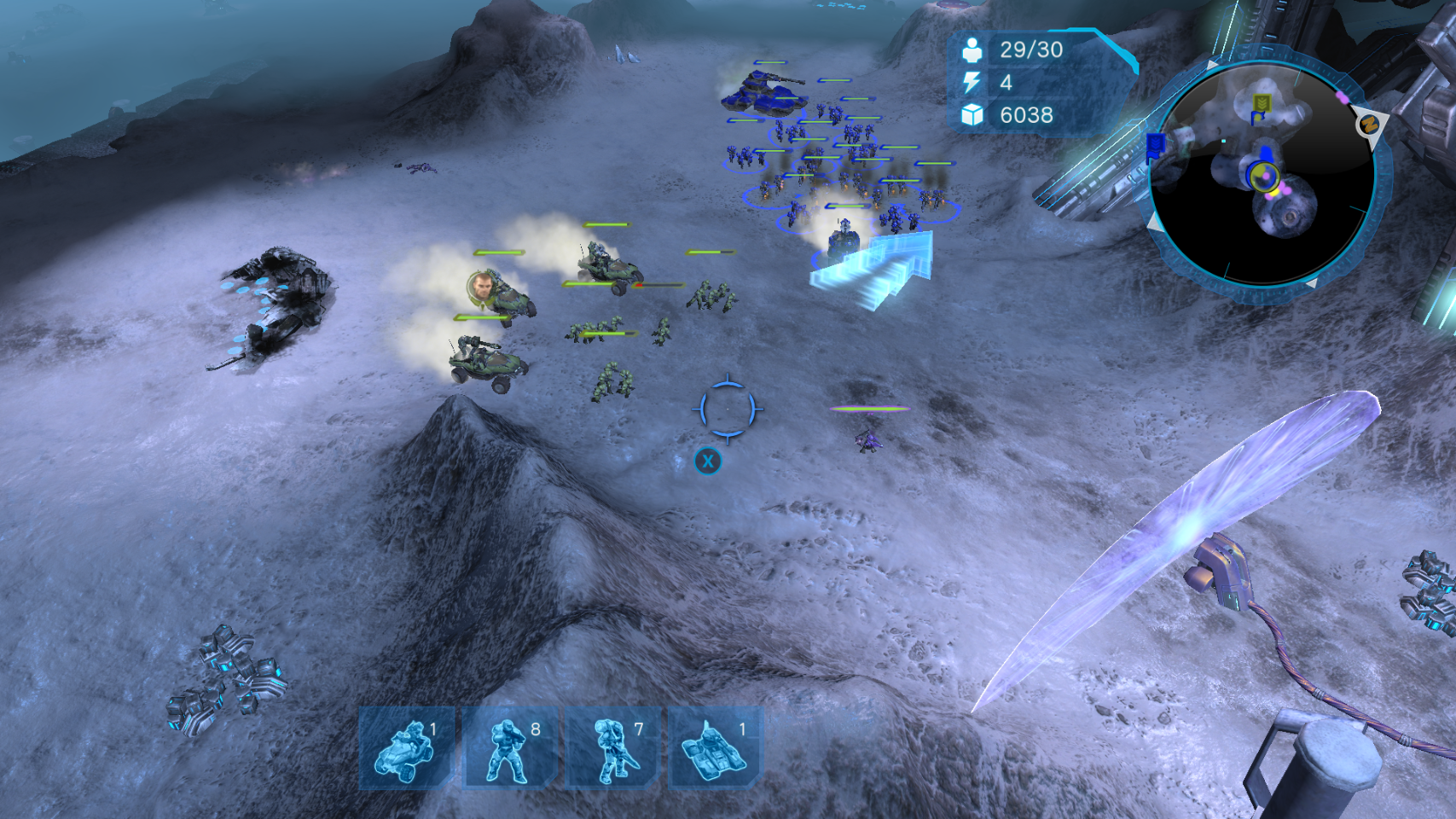The height and width of the screenshot is (819, 1456).
Task: Select the Warthog group in the unit bar
Action: [x=408, y=748]
